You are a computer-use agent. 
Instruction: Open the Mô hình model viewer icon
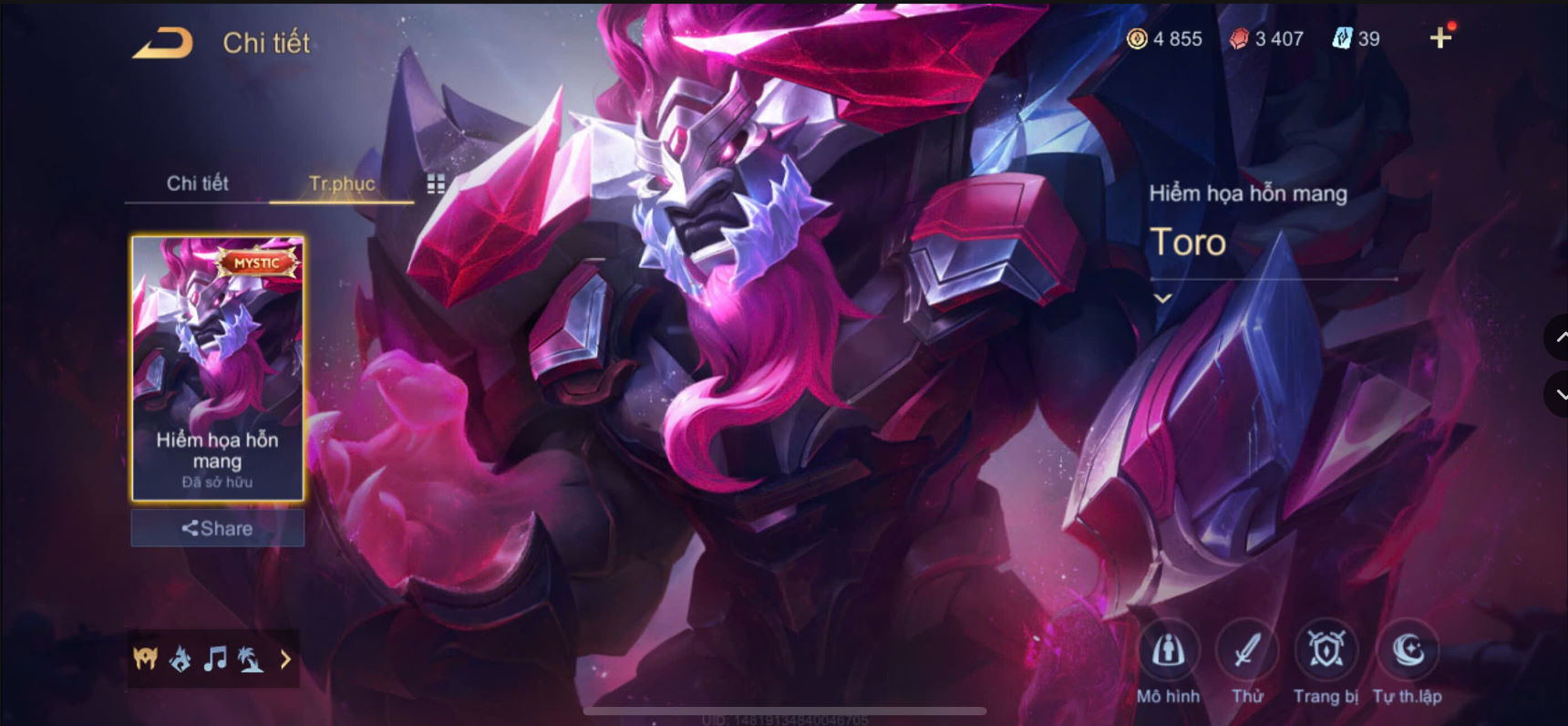(1169, 649)
